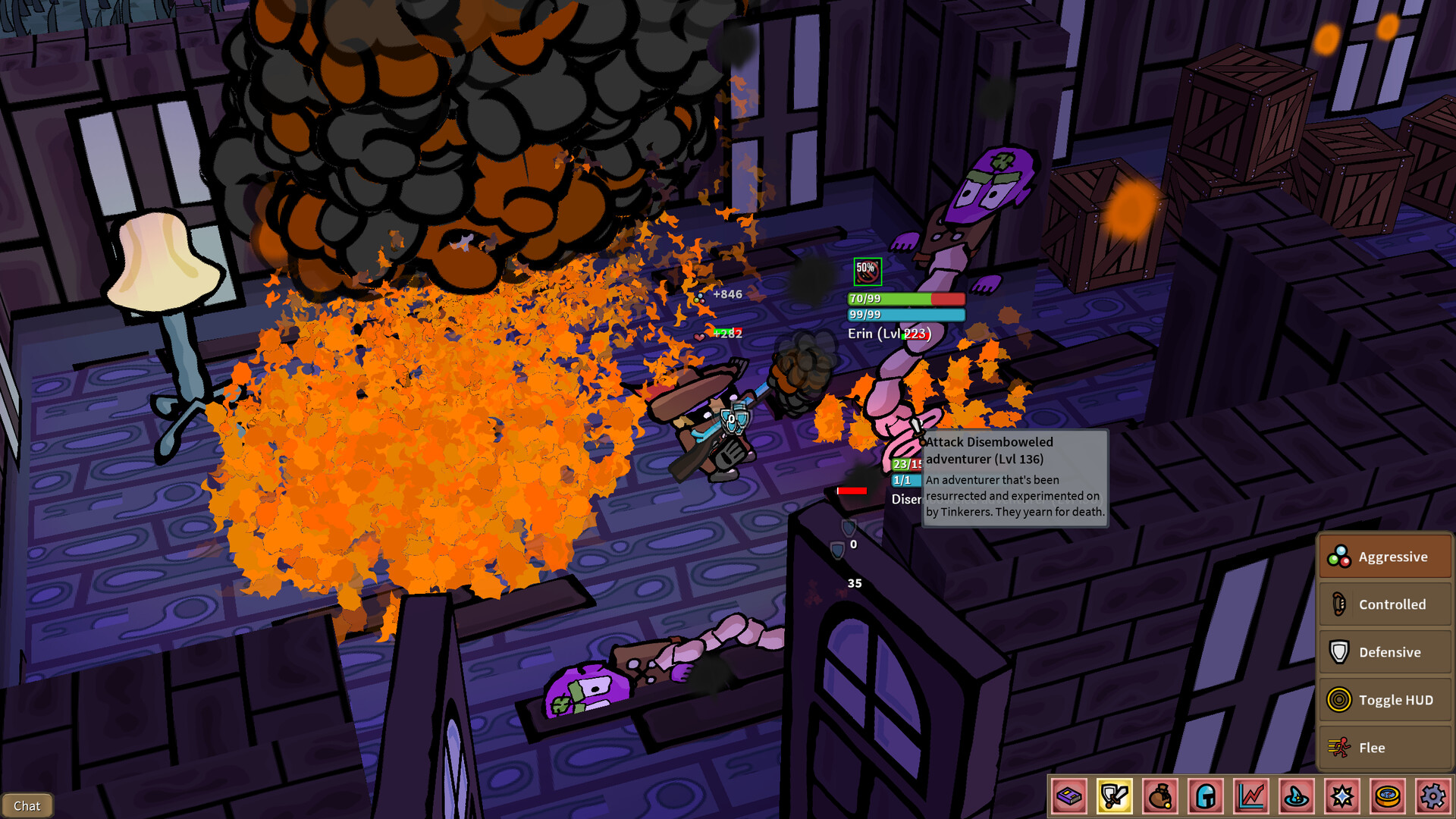
Task: Open the settings gear icon
Action: (1432, 798)
